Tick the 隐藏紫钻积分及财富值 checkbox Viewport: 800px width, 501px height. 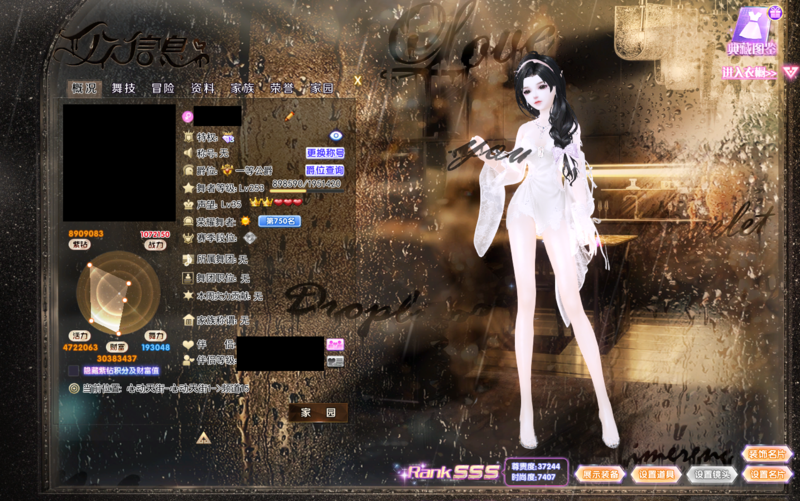tap(74, 370)
